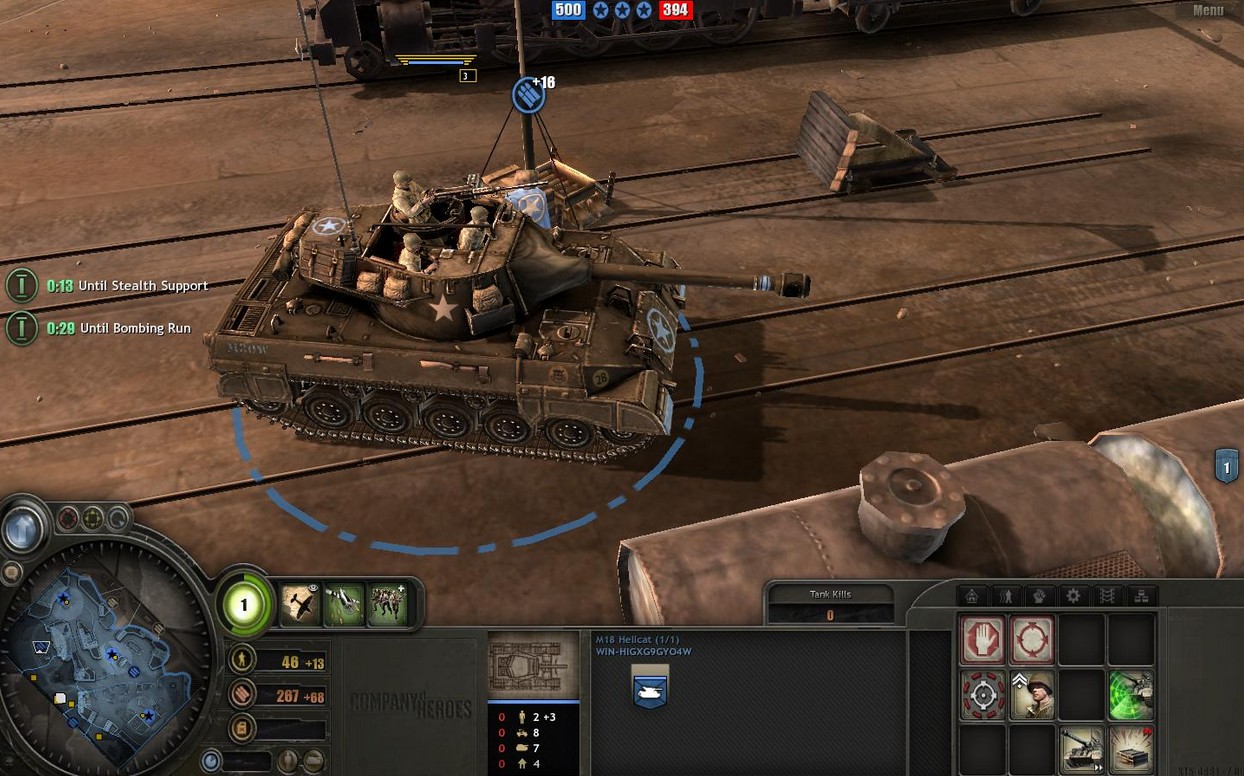Select the blue up-arrow button above minimap
The image size is (1244, 776).
tap(22, 530)
